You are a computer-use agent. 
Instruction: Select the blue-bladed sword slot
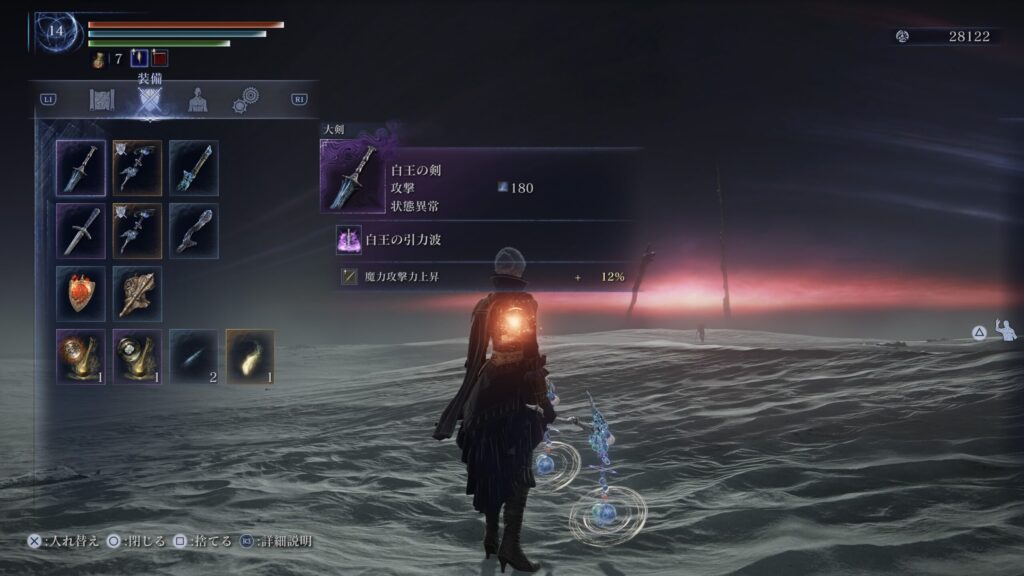(x=194, y=167)
